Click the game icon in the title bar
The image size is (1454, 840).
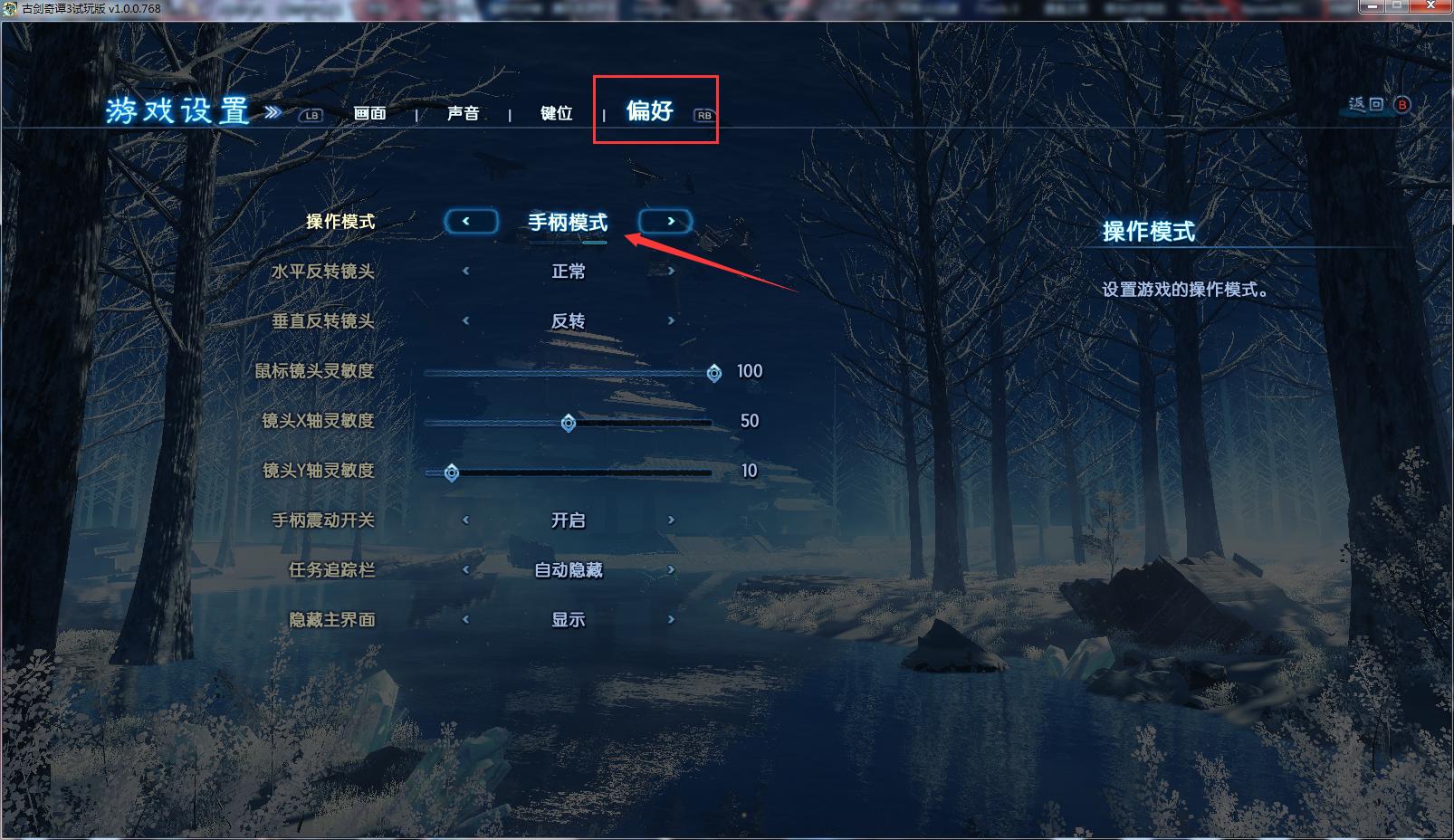9,8
